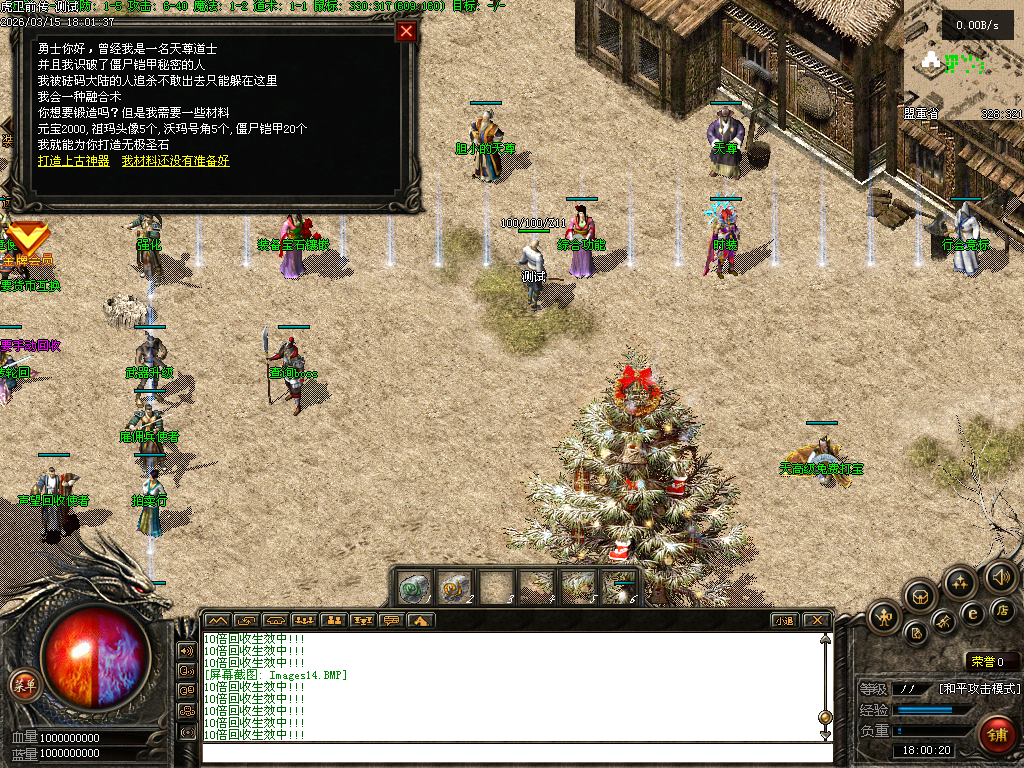Use the orange scroll in hotbar slot 2
This screenshot has width=1024, height=768.
click(x=455, y=587)
